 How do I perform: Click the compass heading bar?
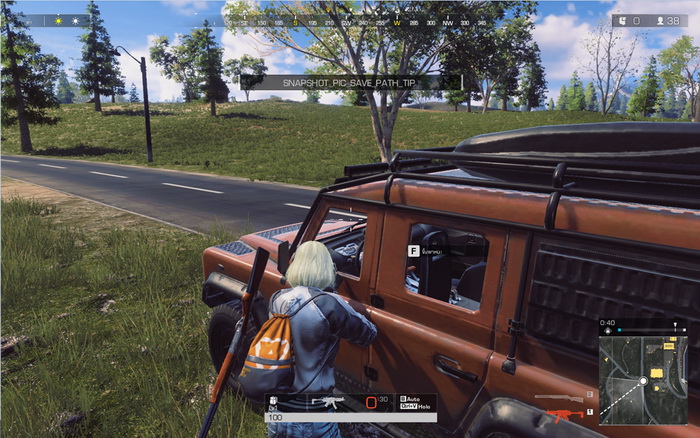[338, 20]
